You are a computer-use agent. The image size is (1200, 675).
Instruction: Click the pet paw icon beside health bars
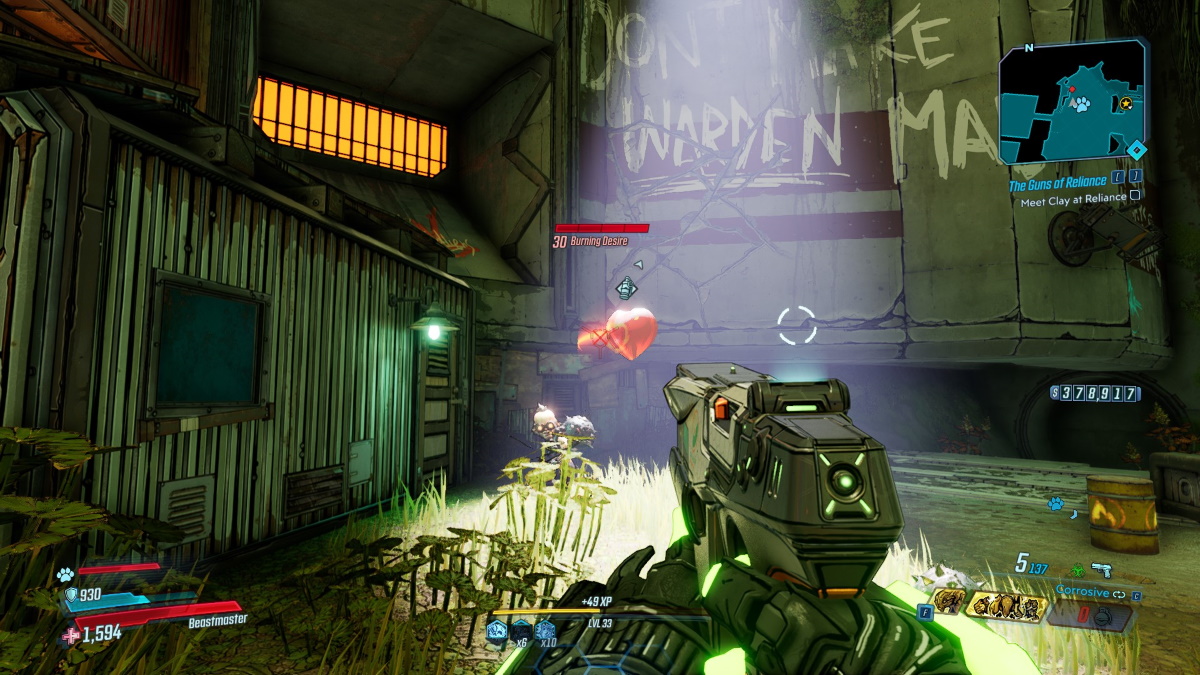65,575
